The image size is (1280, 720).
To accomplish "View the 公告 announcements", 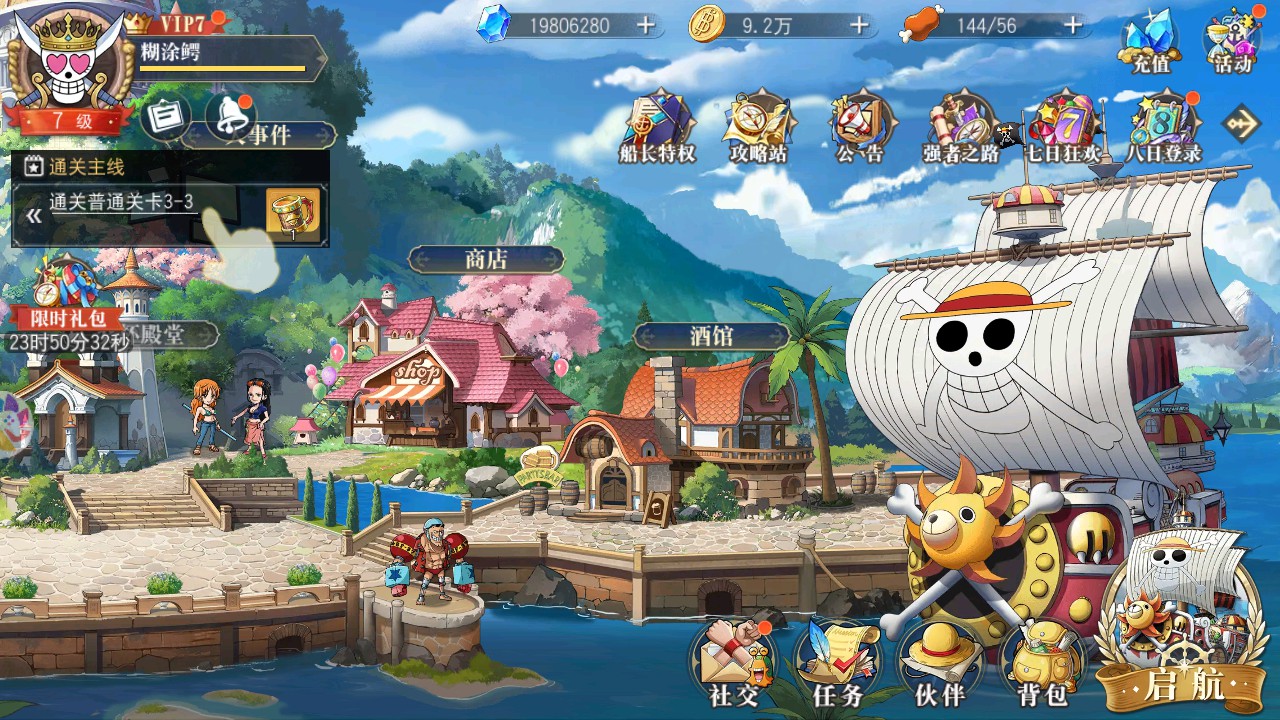I will pos(860,128).
